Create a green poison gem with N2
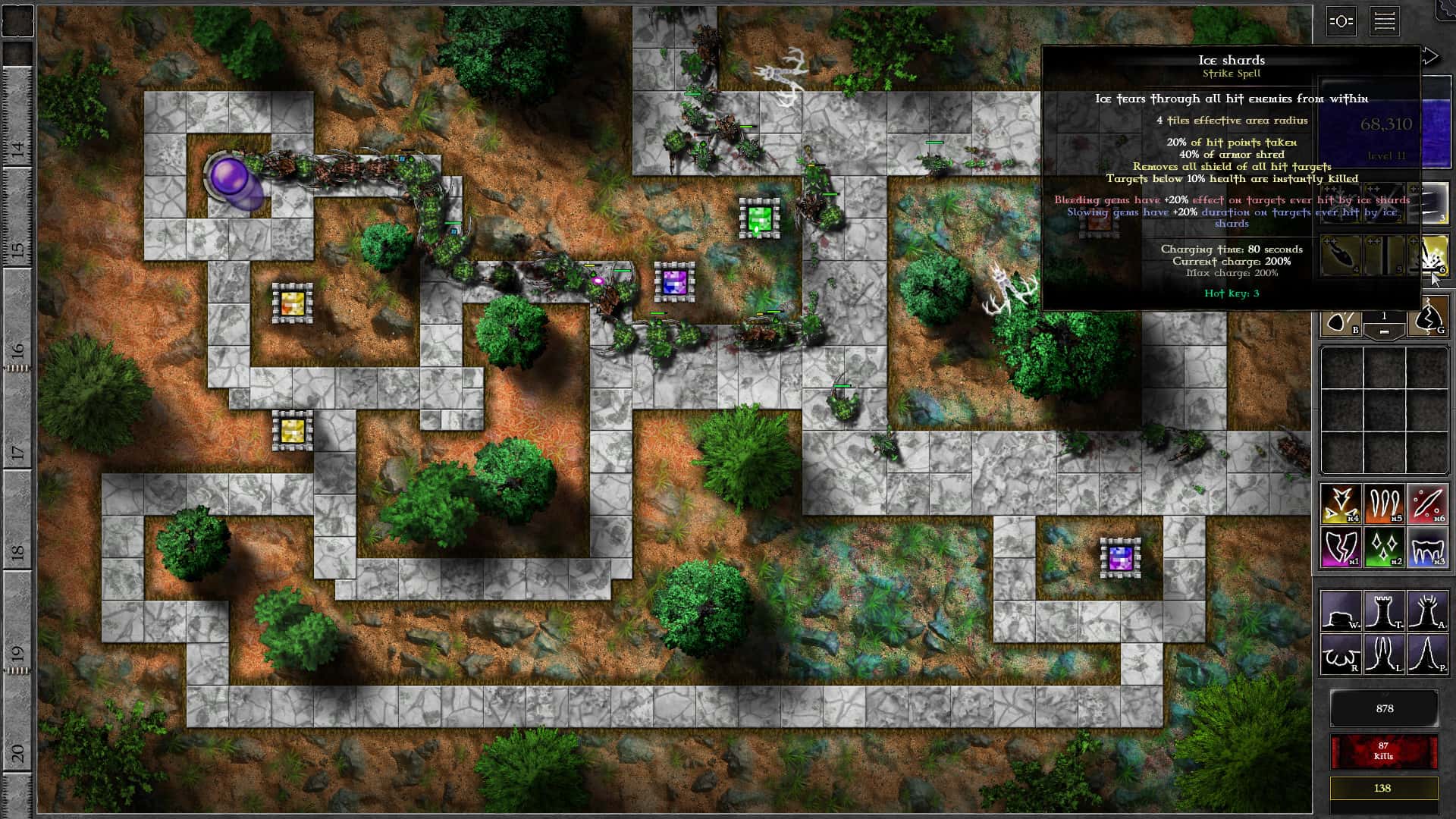Viewport: 1456px width, 819px height. 1385,547
